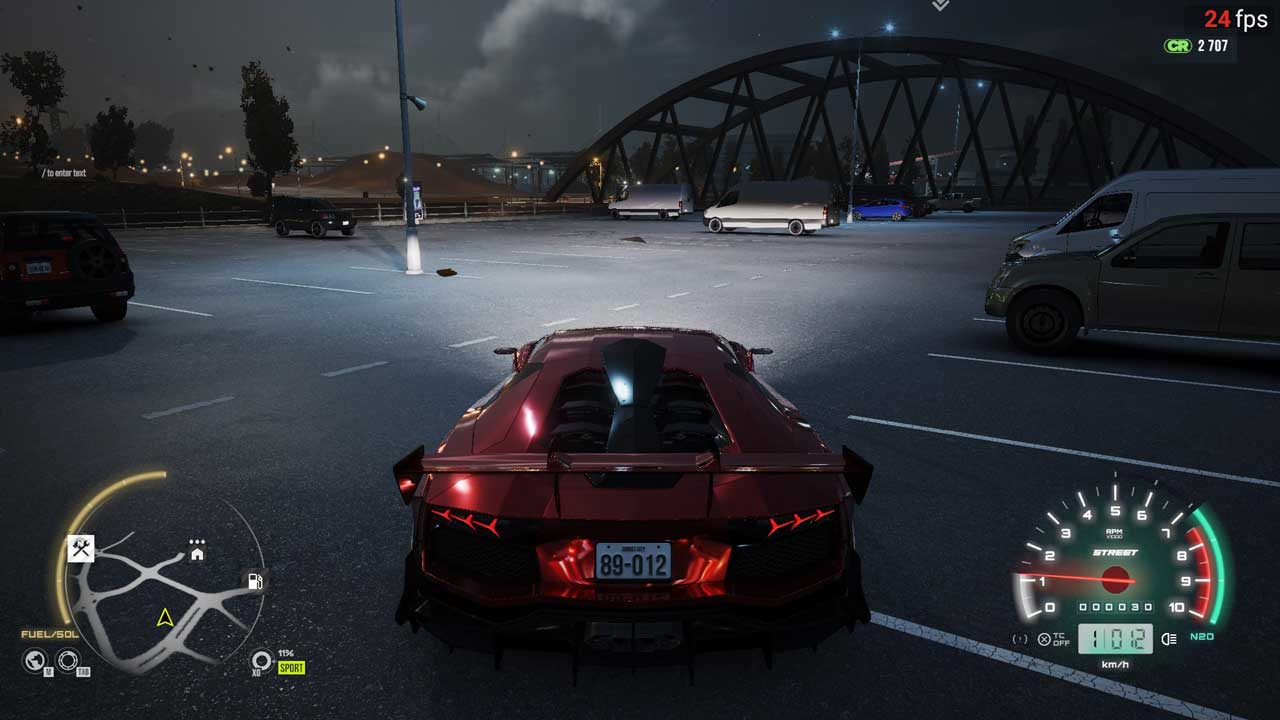Toggle the SPORT drive mode badge

(x=291, y=667)
